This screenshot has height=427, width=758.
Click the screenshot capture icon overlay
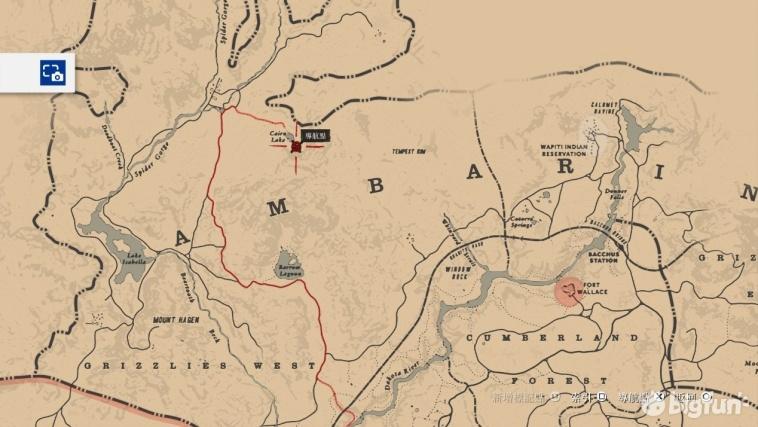[52, 73]
